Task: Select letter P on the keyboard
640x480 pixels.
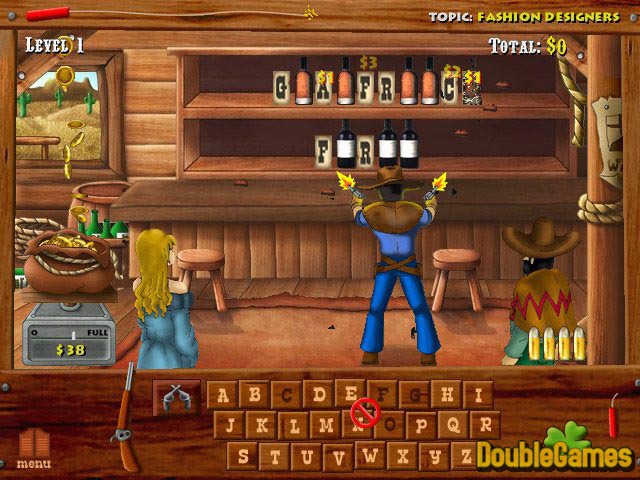Action: coord(421,426)
